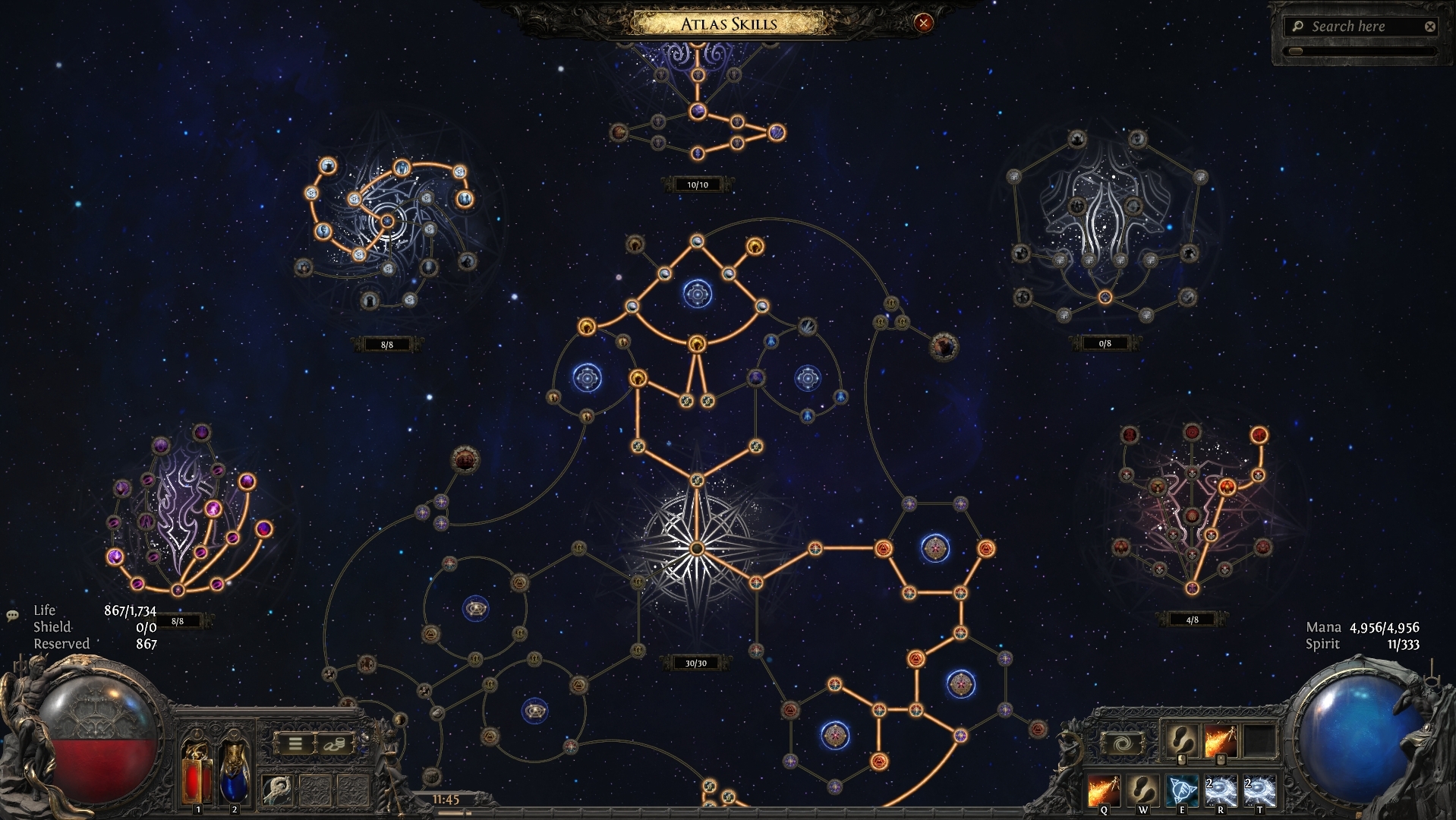Select the white charm slot beside the flasks
Viewport: 1456px width, 820px height.
(279, 790)
